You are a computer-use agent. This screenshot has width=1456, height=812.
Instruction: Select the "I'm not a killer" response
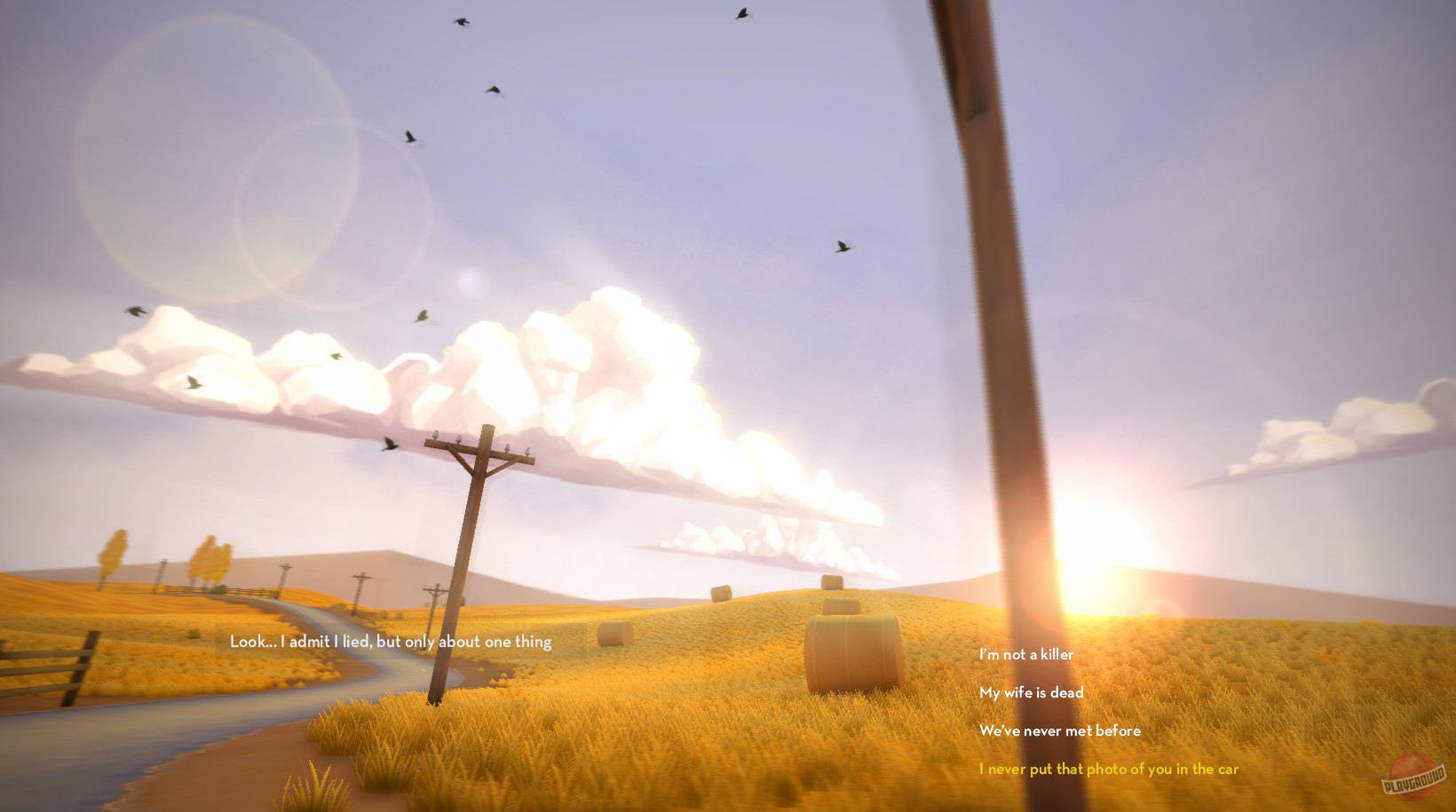(1025, 655)
